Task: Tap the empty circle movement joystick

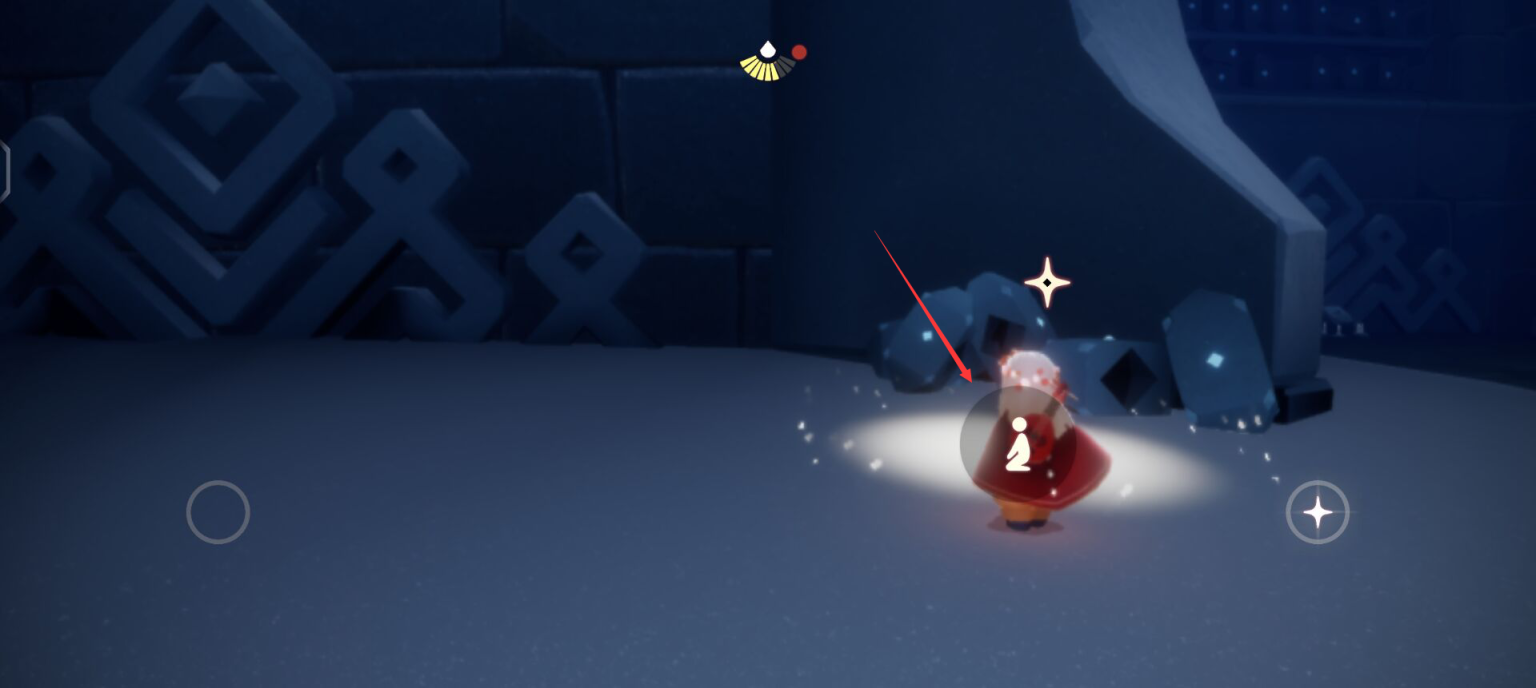Action: coord(218,512)
